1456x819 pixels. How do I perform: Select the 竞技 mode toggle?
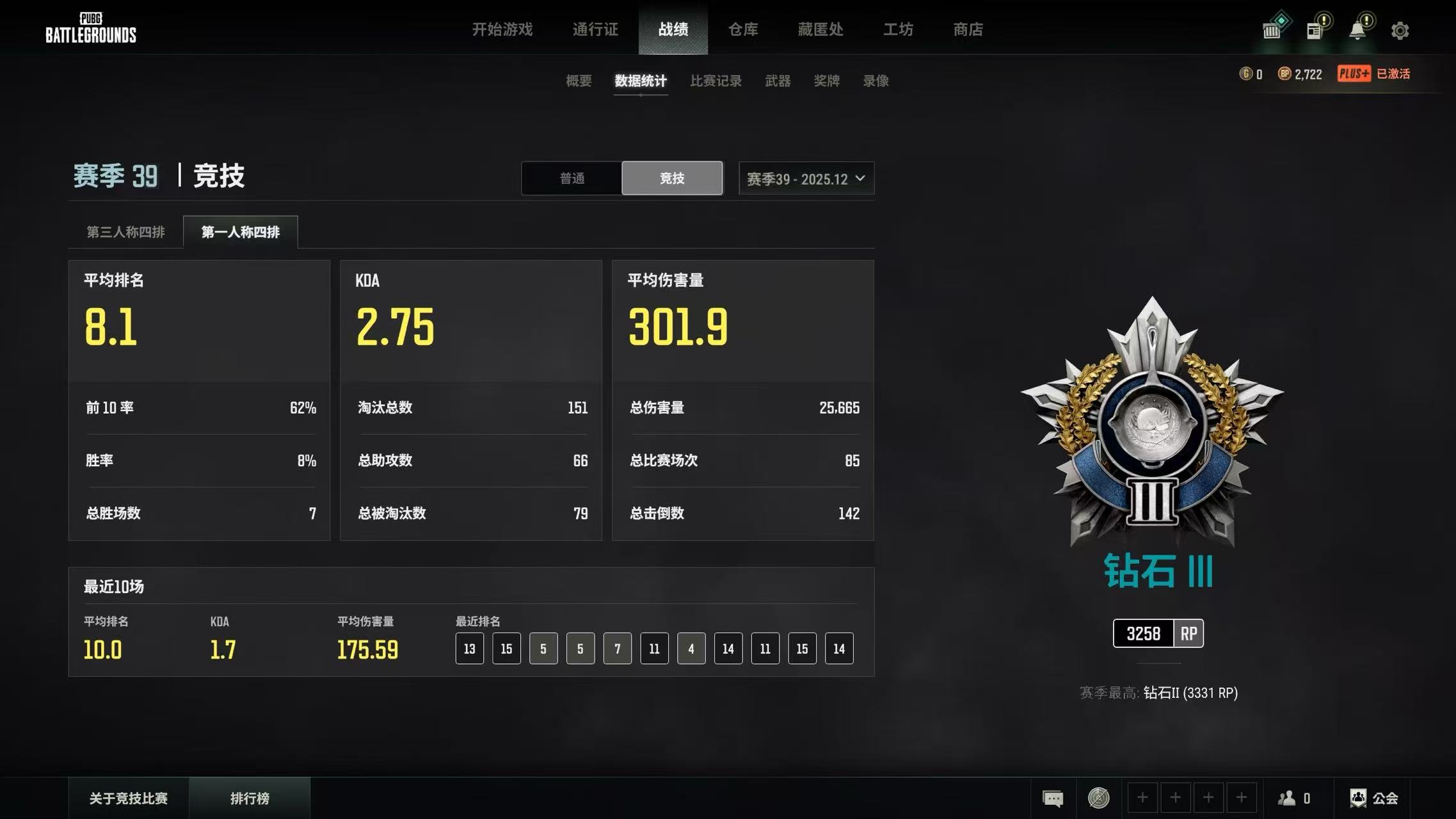pyautogui.click(x=671, y=178)
